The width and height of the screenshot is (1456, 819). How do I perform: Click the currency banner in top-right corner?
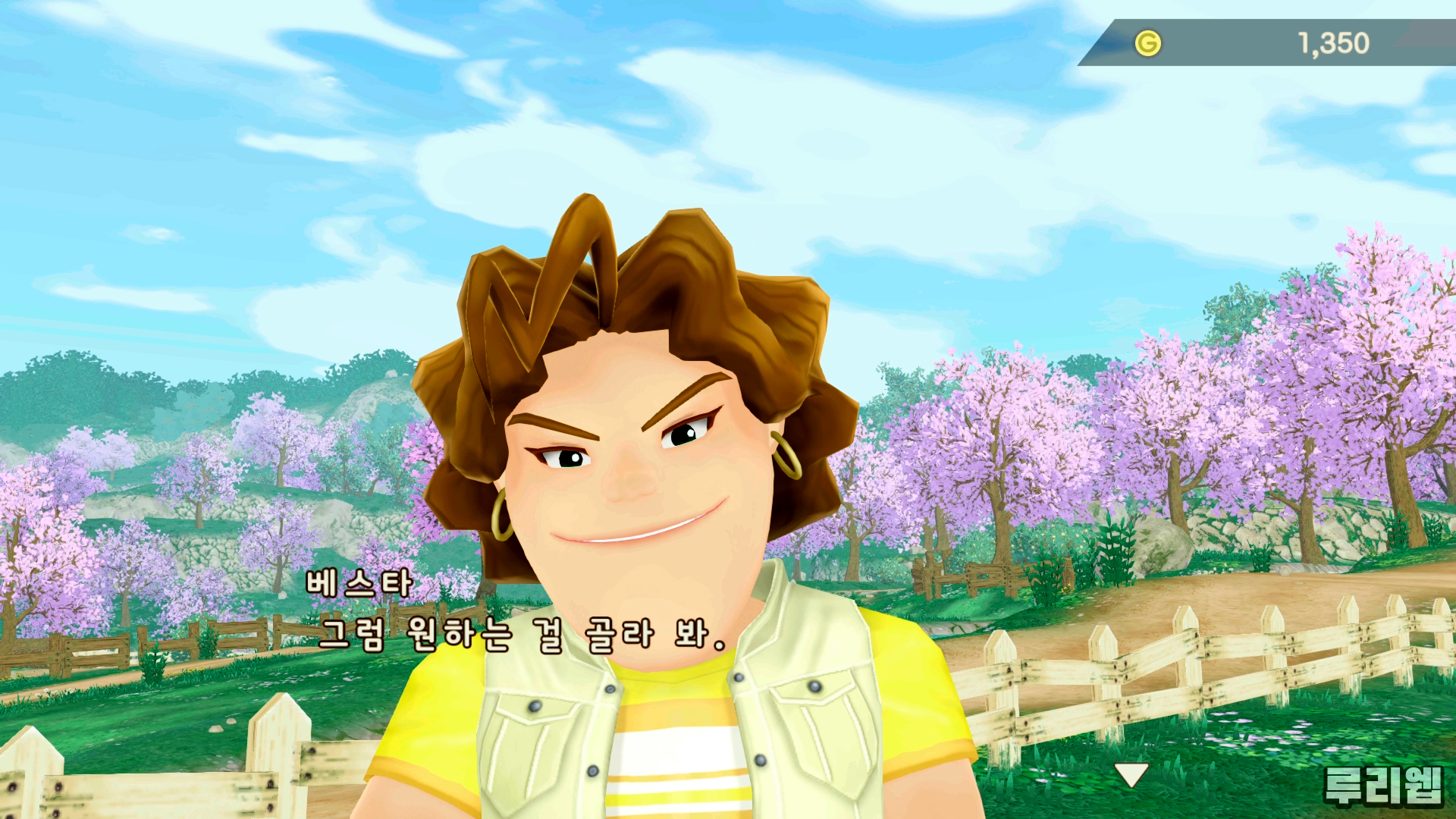[1266, 43]
